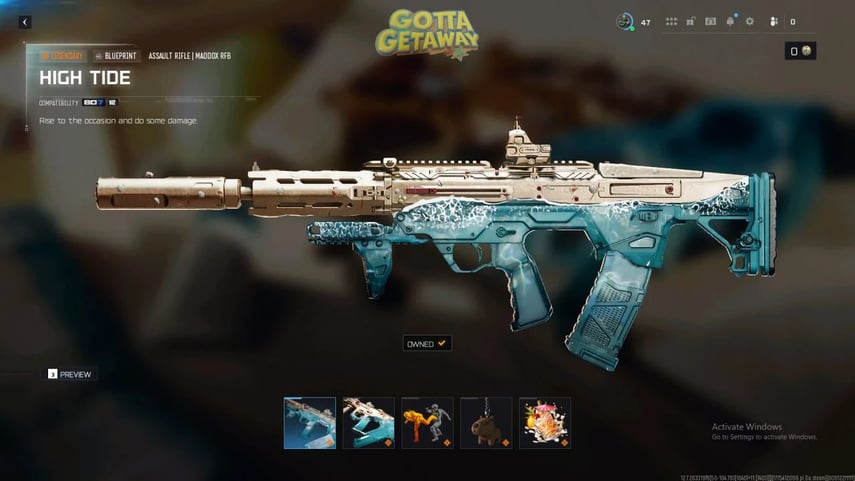Open the social party icon
The width and height of the screenshot is (855, 481).
[x=773, y=22]
